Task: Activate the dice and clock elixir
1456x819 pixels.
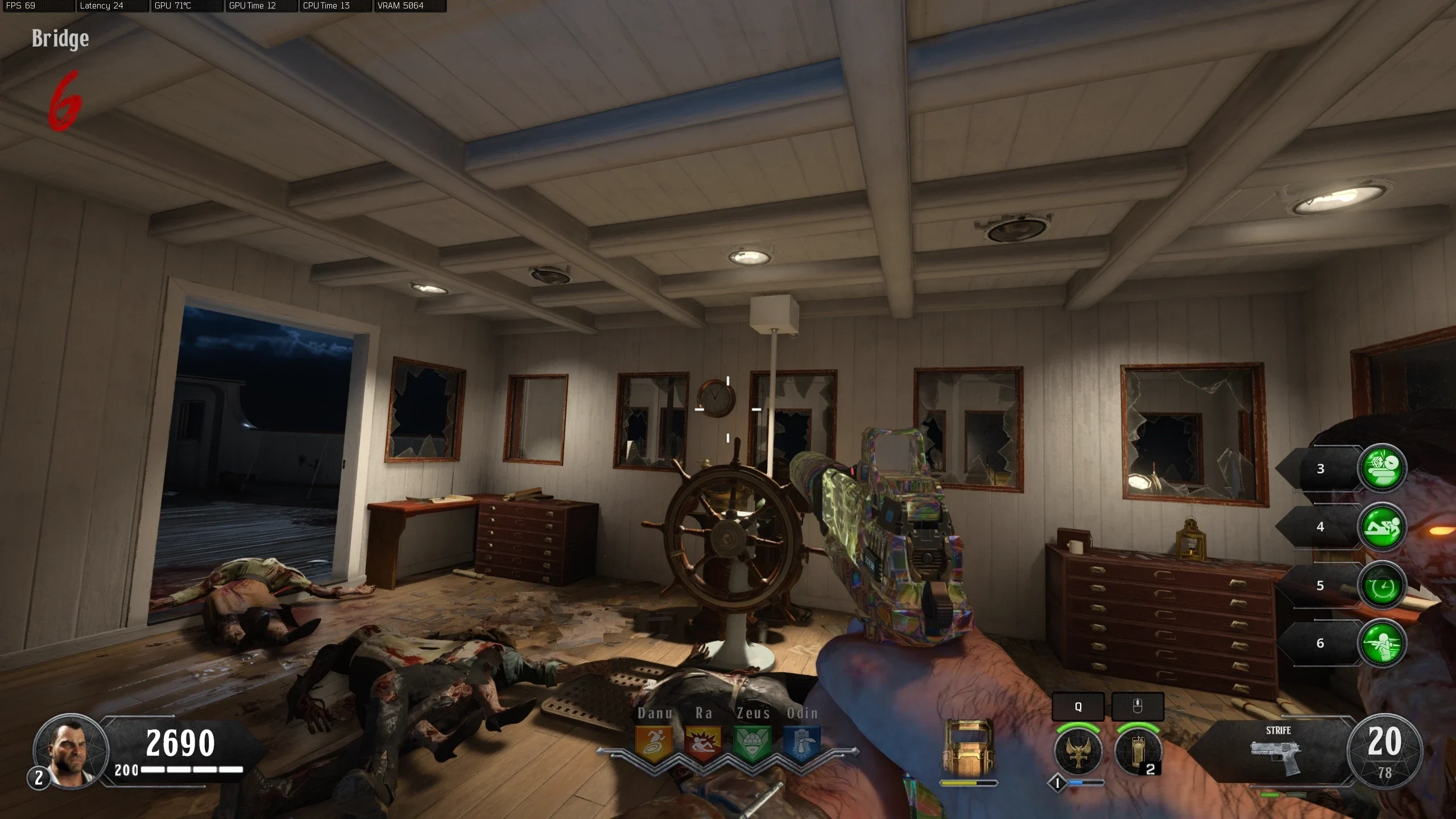Action: (x=1382, y=468)
